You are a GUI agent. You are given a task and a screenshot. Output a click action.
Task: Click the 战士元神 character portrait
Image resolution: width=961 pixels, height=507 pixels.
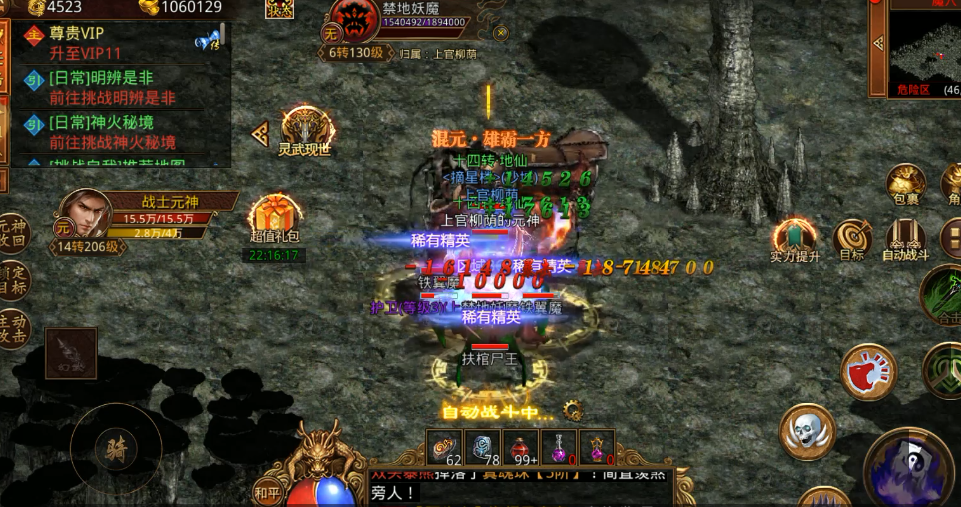[84, 213]
